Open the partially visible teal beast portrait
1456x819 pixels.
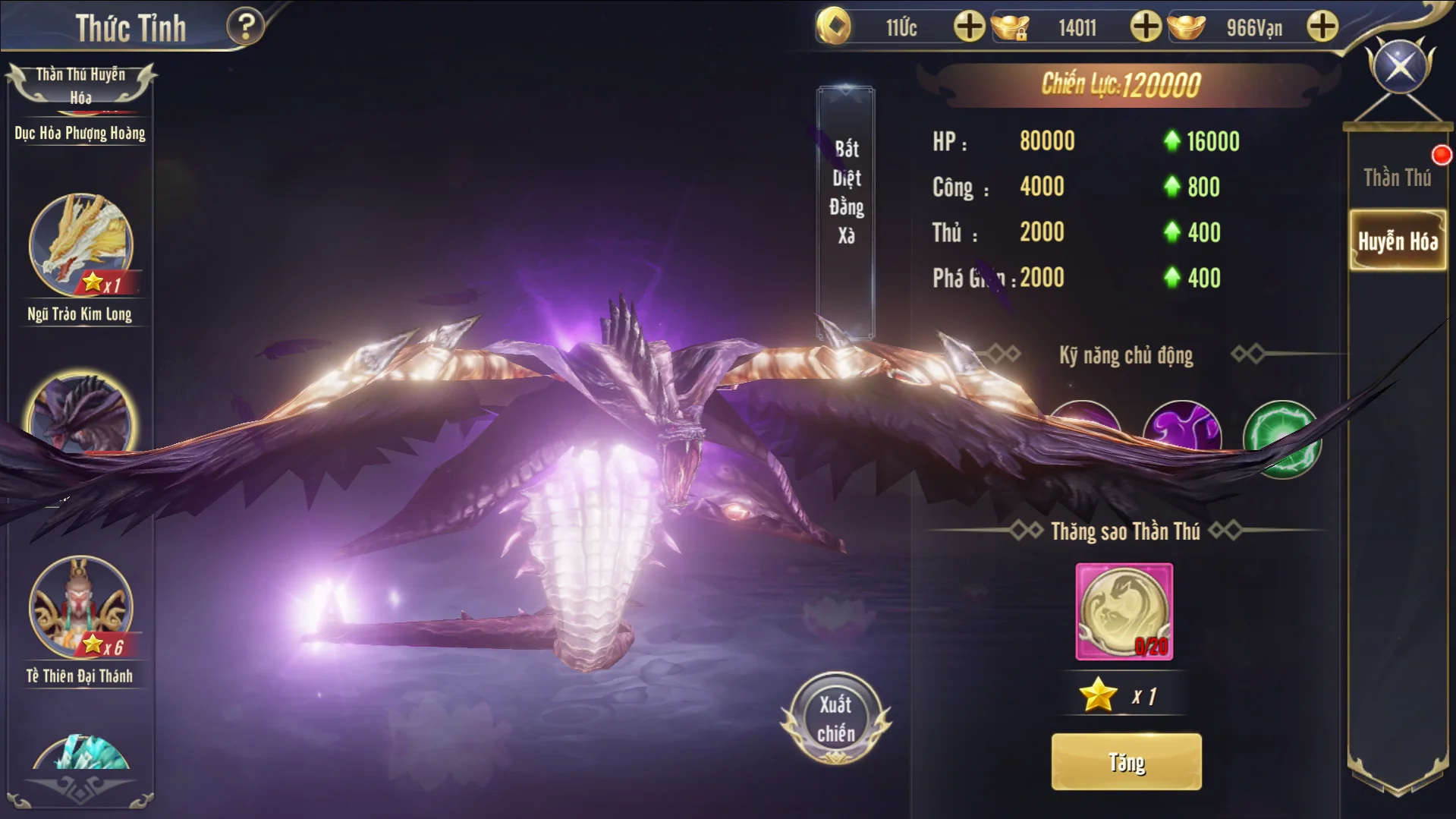coord(80,753)
